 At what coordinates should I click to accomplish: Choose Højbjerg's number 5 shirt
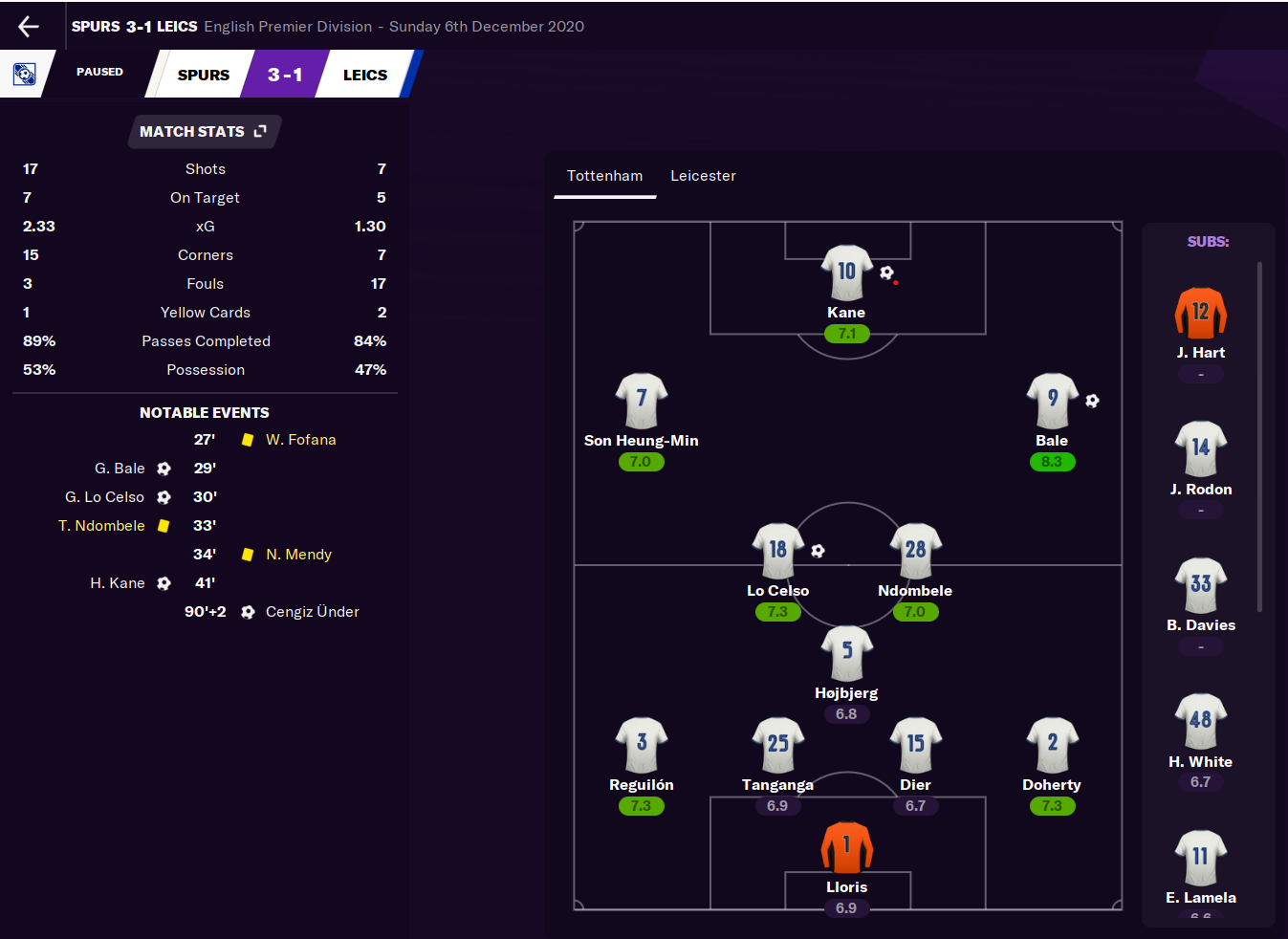pyautogui.click(x=846, y=653)
